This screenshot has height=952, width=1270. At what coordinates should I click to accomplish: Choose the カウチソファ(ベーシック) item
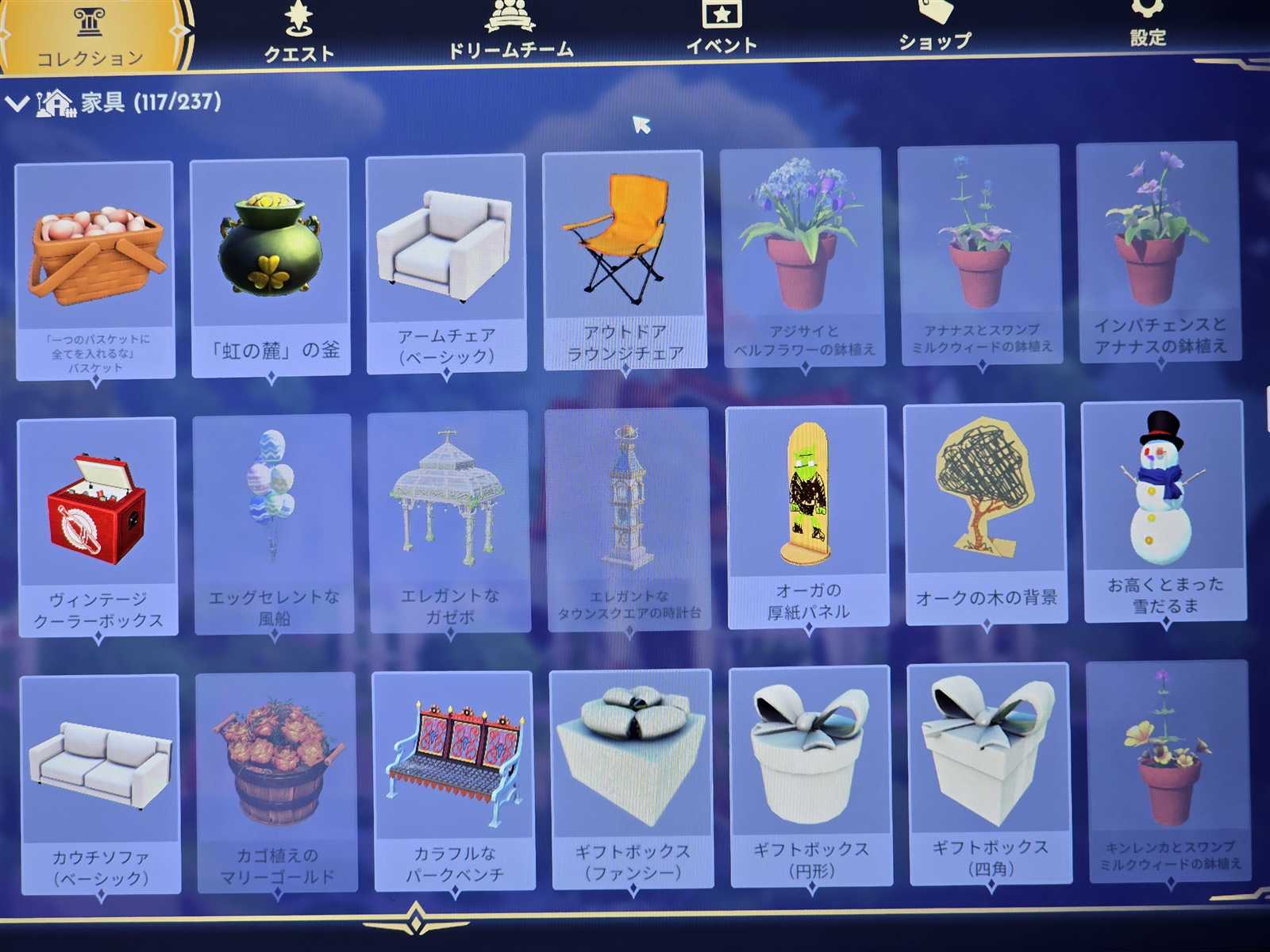tap(100, 781)
